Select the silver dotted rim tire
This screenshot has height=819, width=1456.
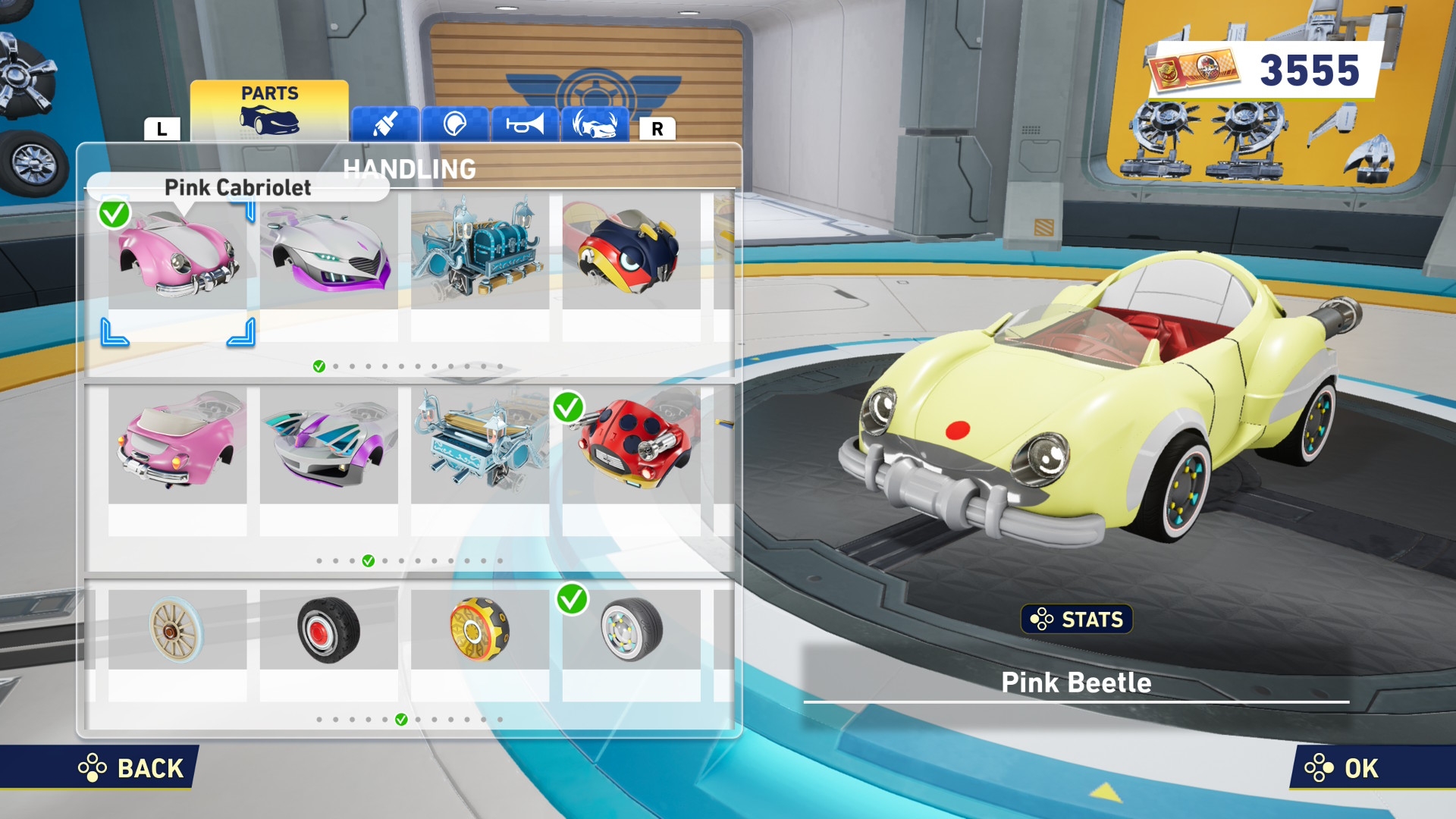631,631
